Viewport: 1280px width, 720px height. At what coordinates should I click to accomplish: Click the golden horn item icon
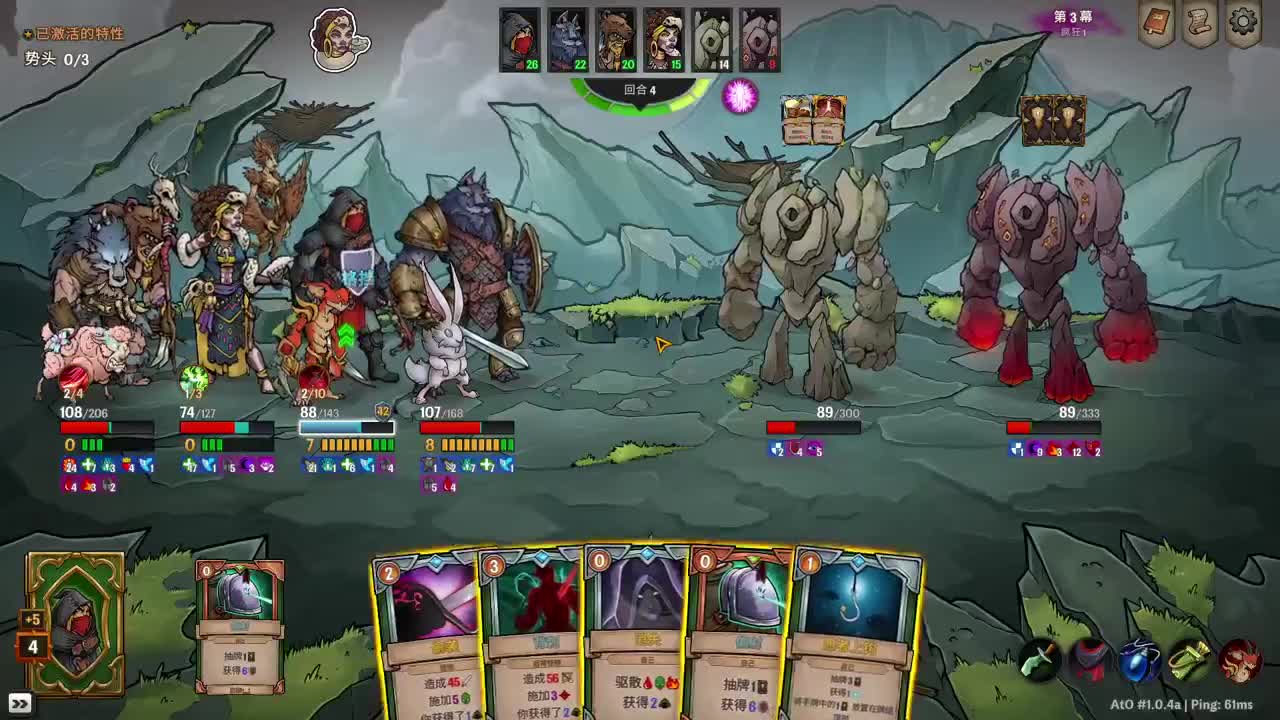tap(1190, 658)
